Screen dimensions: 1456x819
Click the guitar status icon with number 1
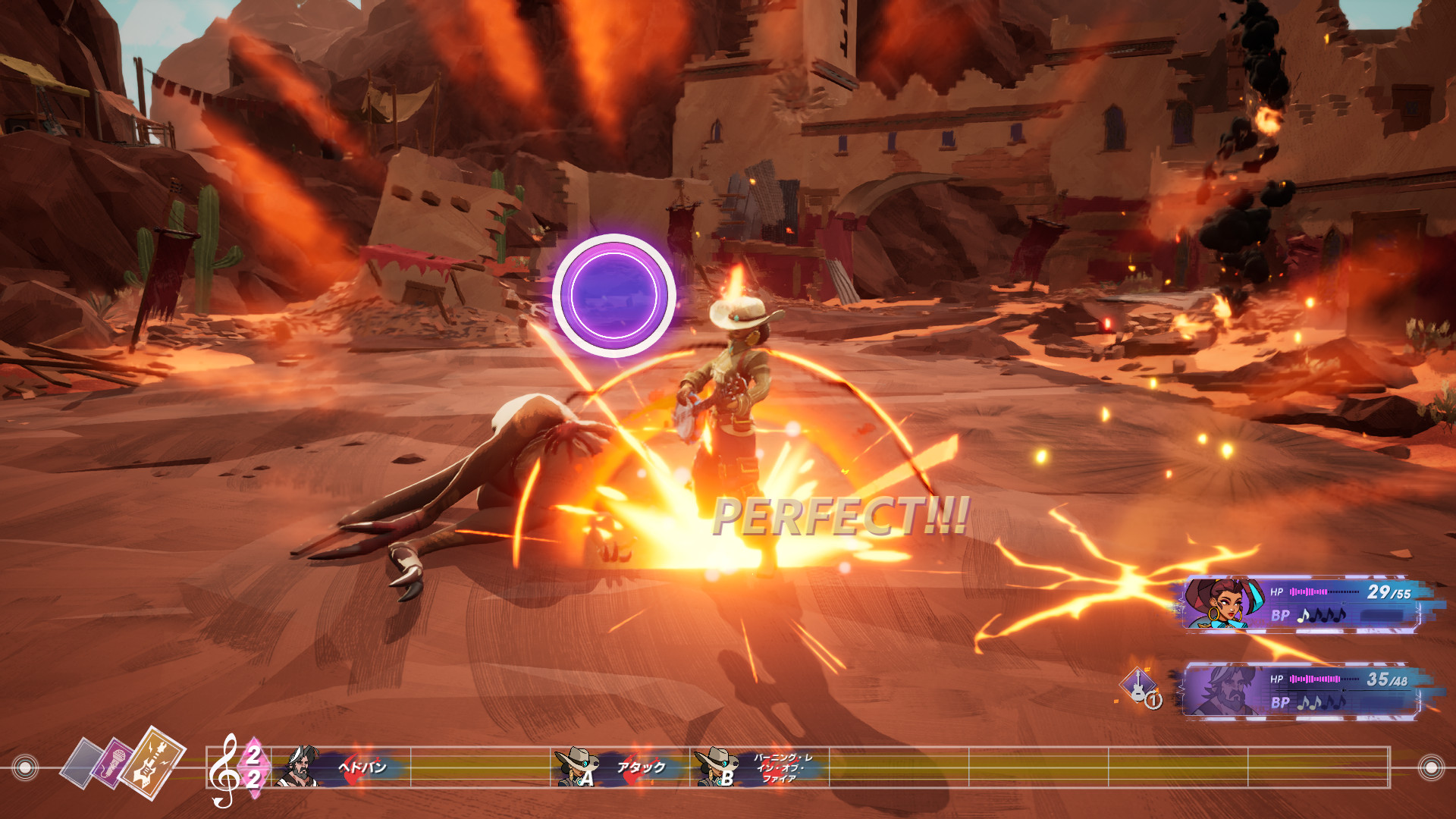pyautogui.click(x=1140, y=686)
